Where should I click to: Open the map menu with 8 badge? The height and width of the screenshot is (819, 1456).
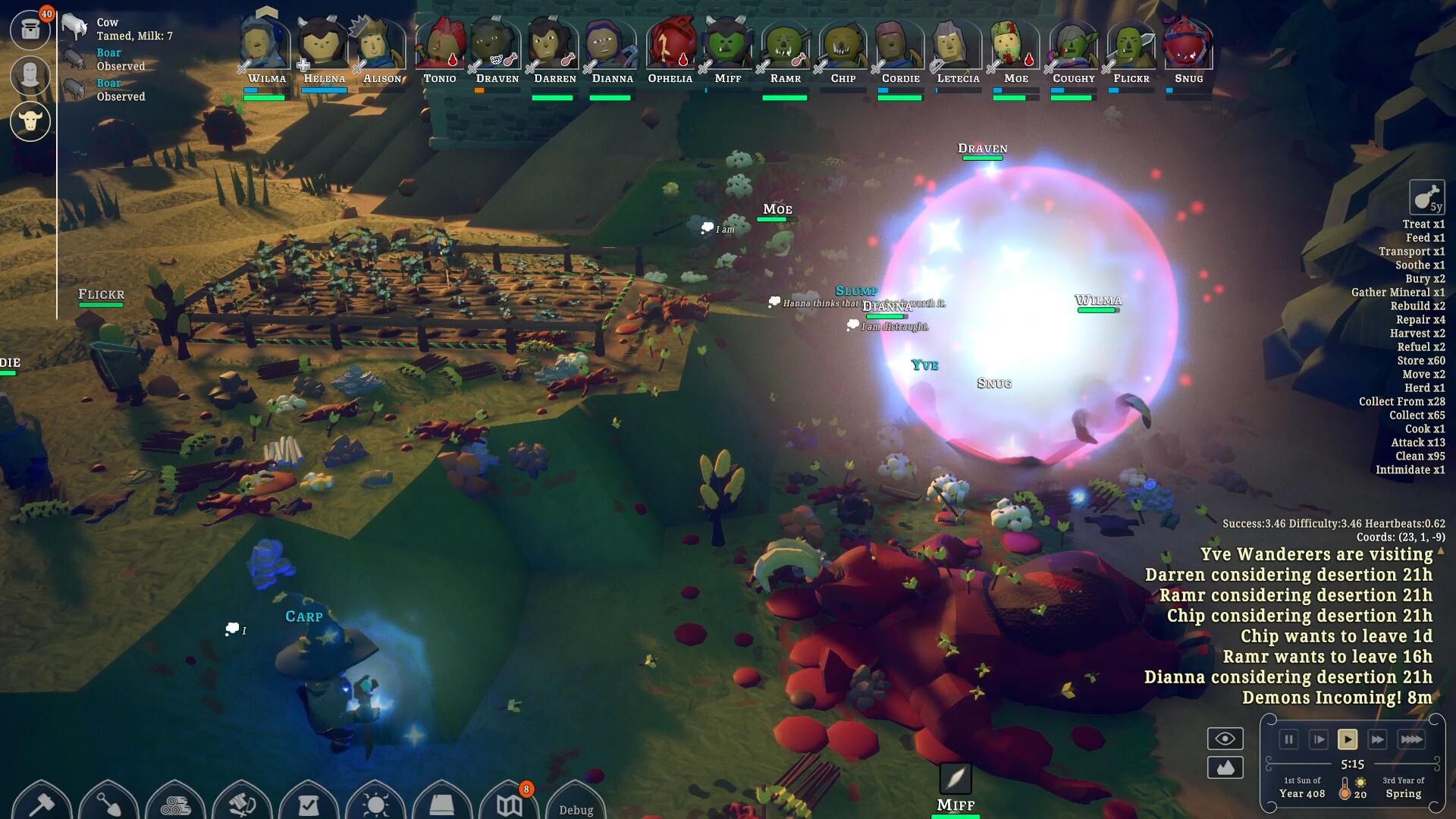(x=509, y=804)
